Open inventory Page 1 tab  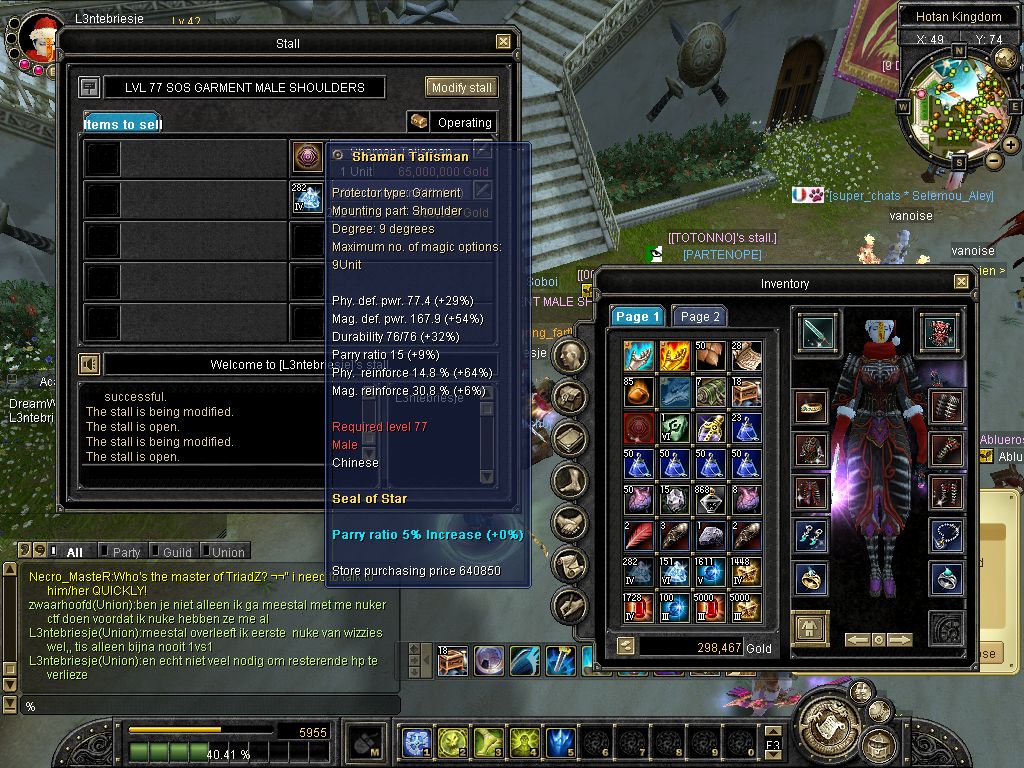click(638, 317)
